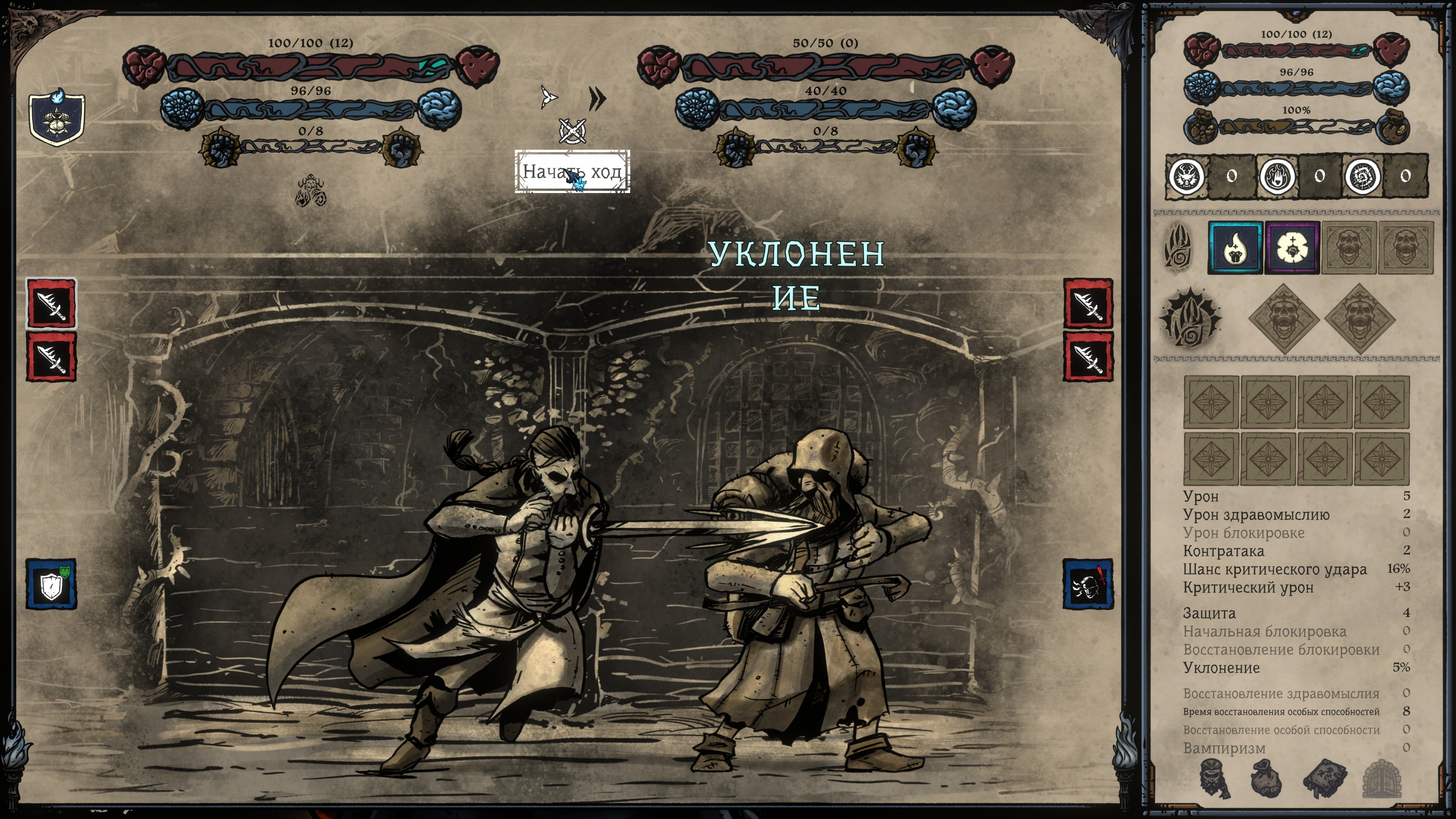Open the rune book journal
The width and height of the screenshot is (1456, 819).
pos(1324,779)
